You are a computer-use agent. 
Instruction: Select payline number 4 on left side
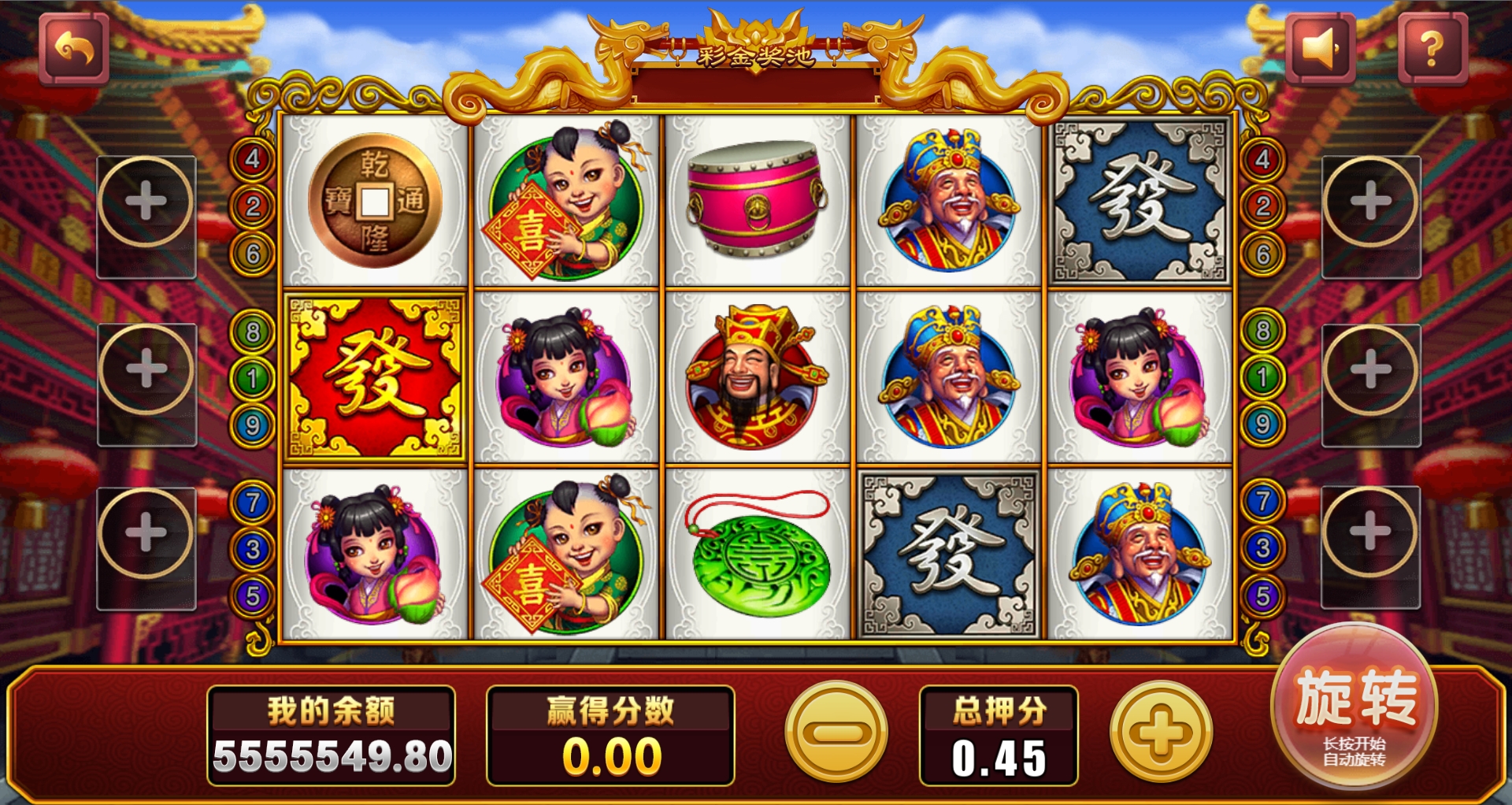coord(252,159)
